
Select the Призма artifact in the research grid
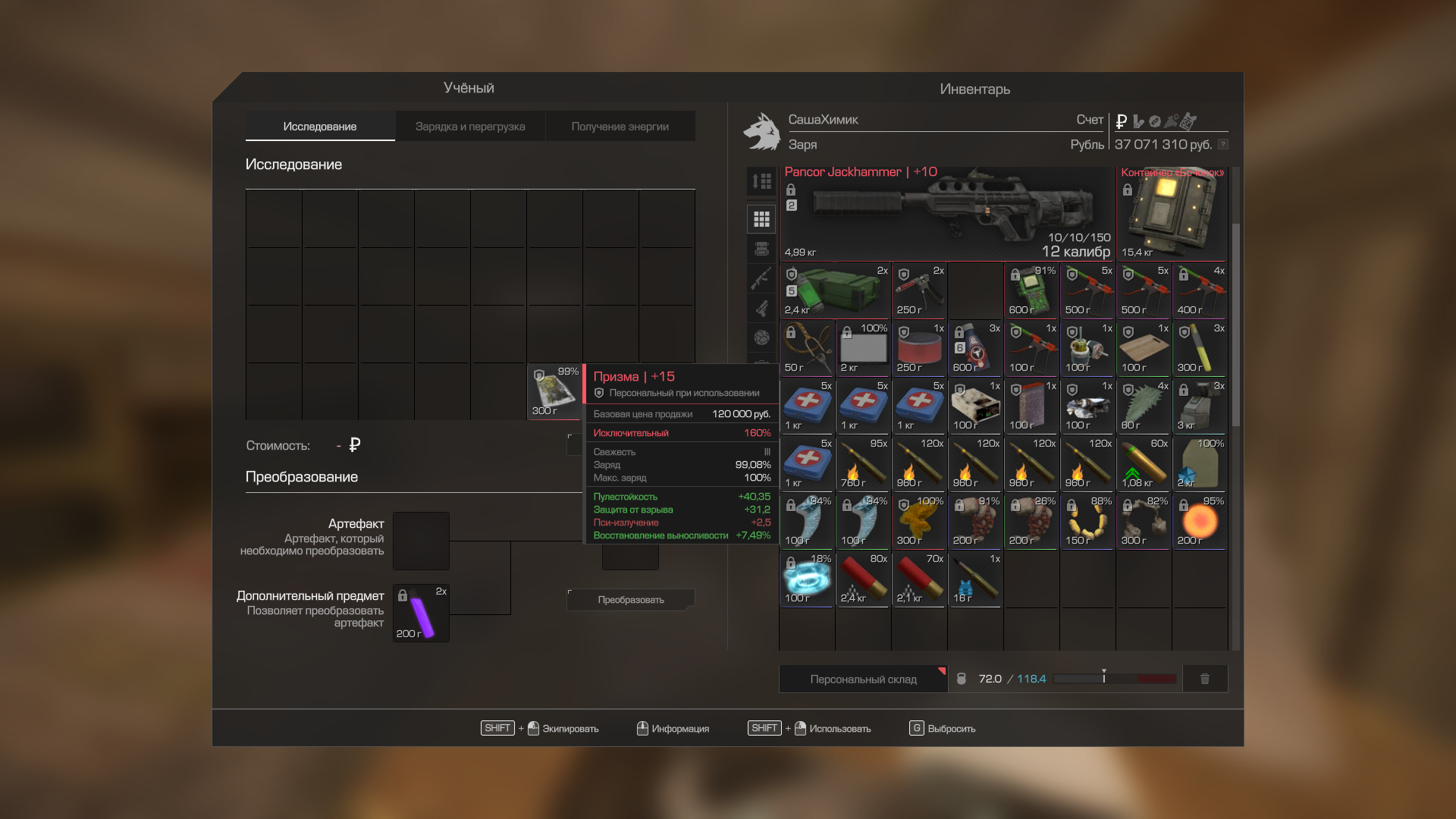point(554,392)
